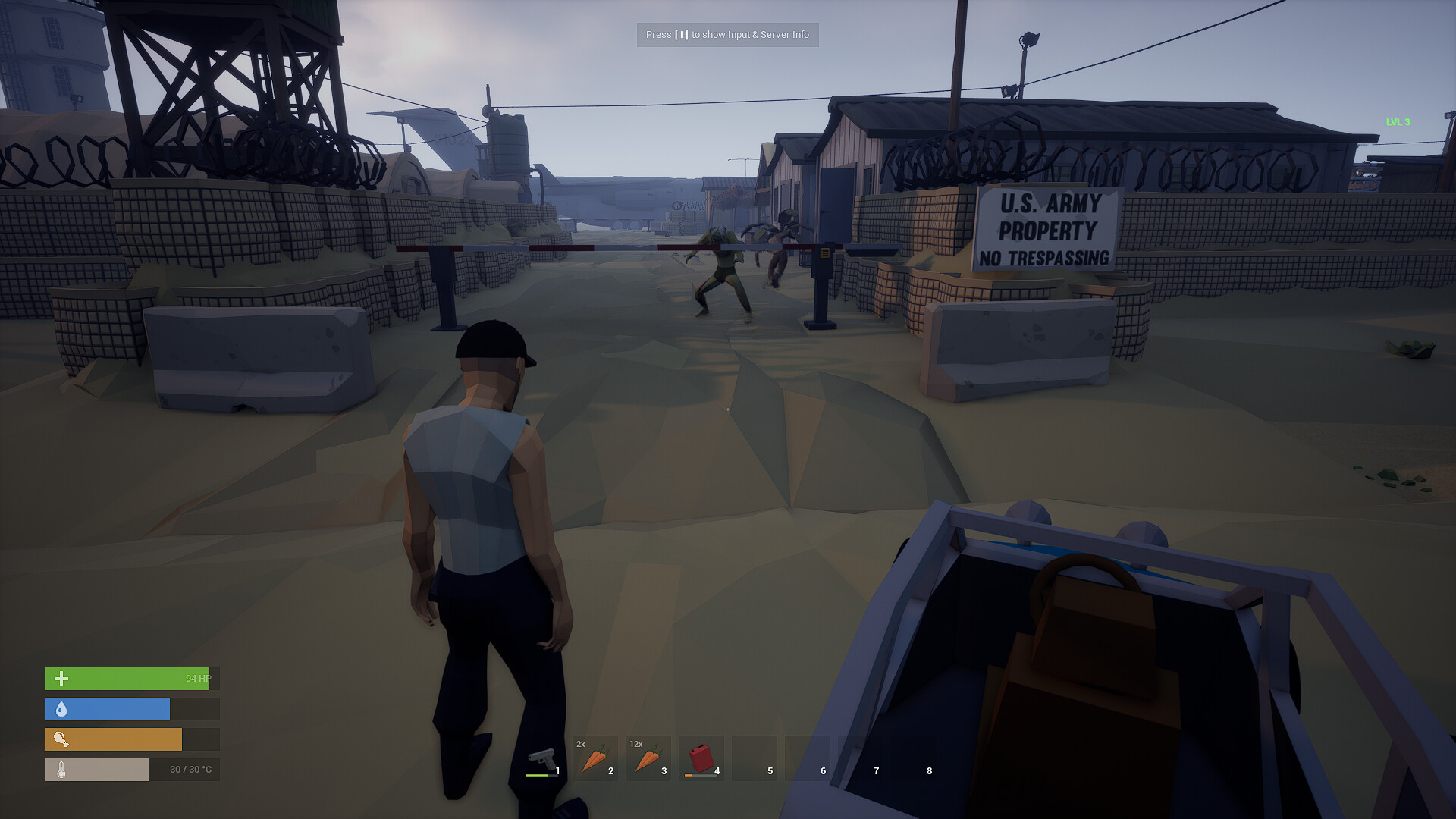Select the pistol in hotbar slot 1
Screen dimensions: 1456x819
(x=541, y=758)
